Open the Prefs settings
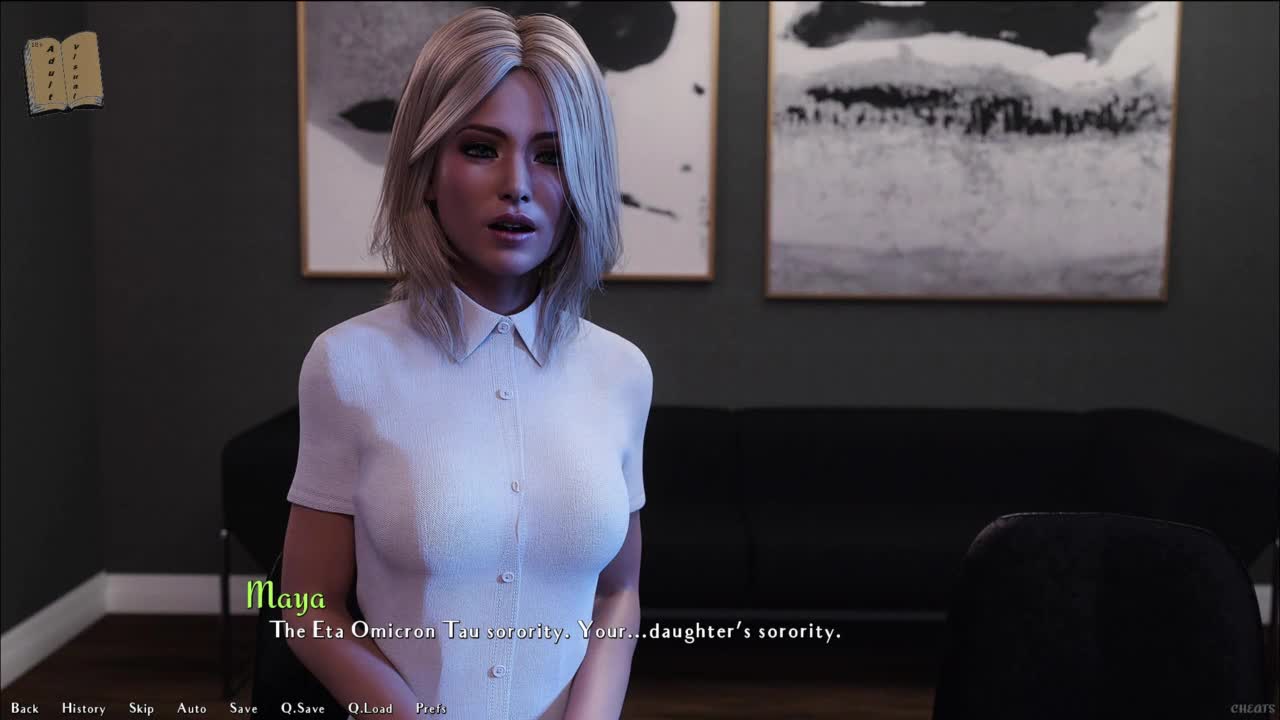1280x720 pixels. pos(431,708)
